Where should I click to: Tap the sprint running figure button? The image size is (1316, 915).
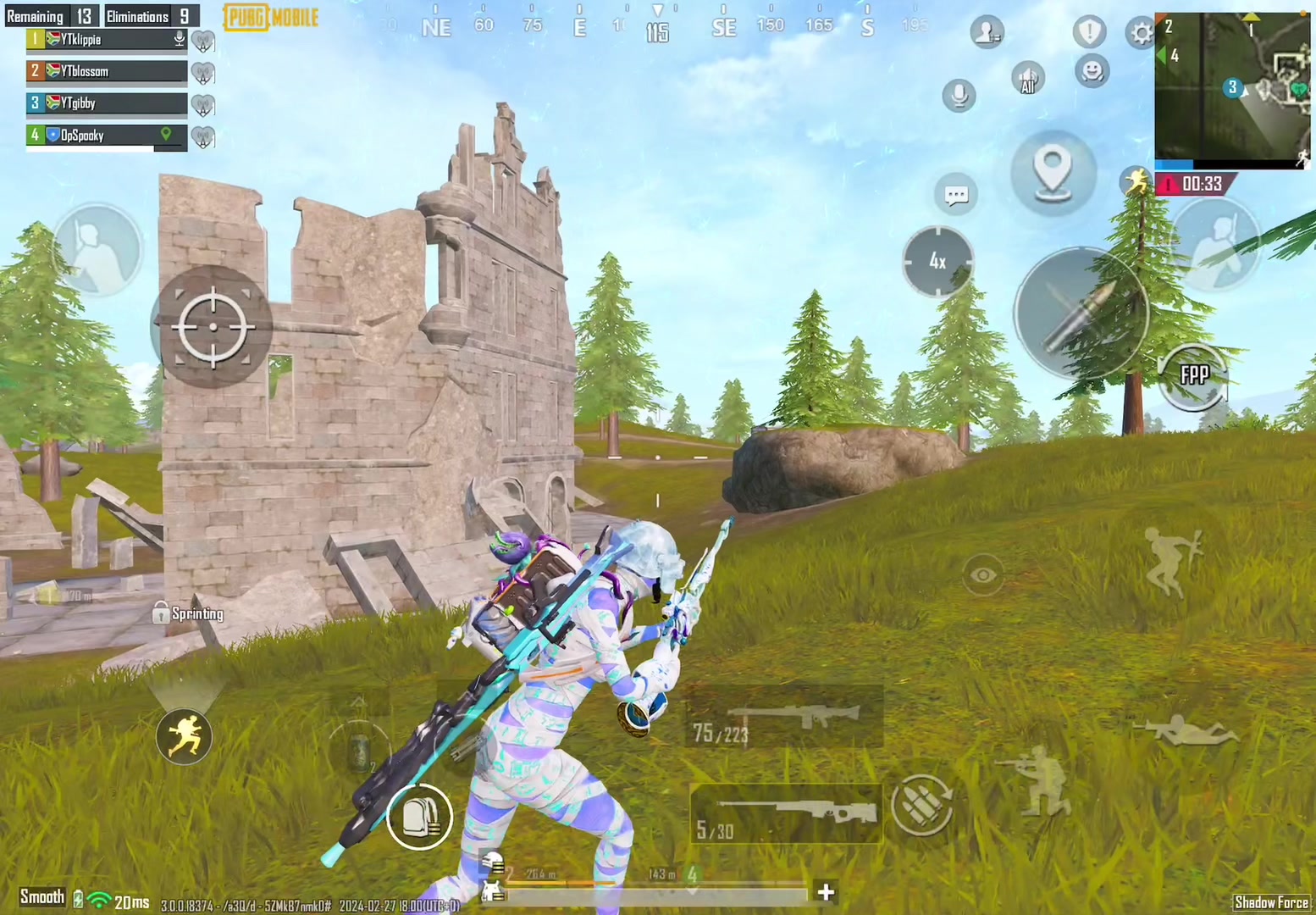[184, 735]
